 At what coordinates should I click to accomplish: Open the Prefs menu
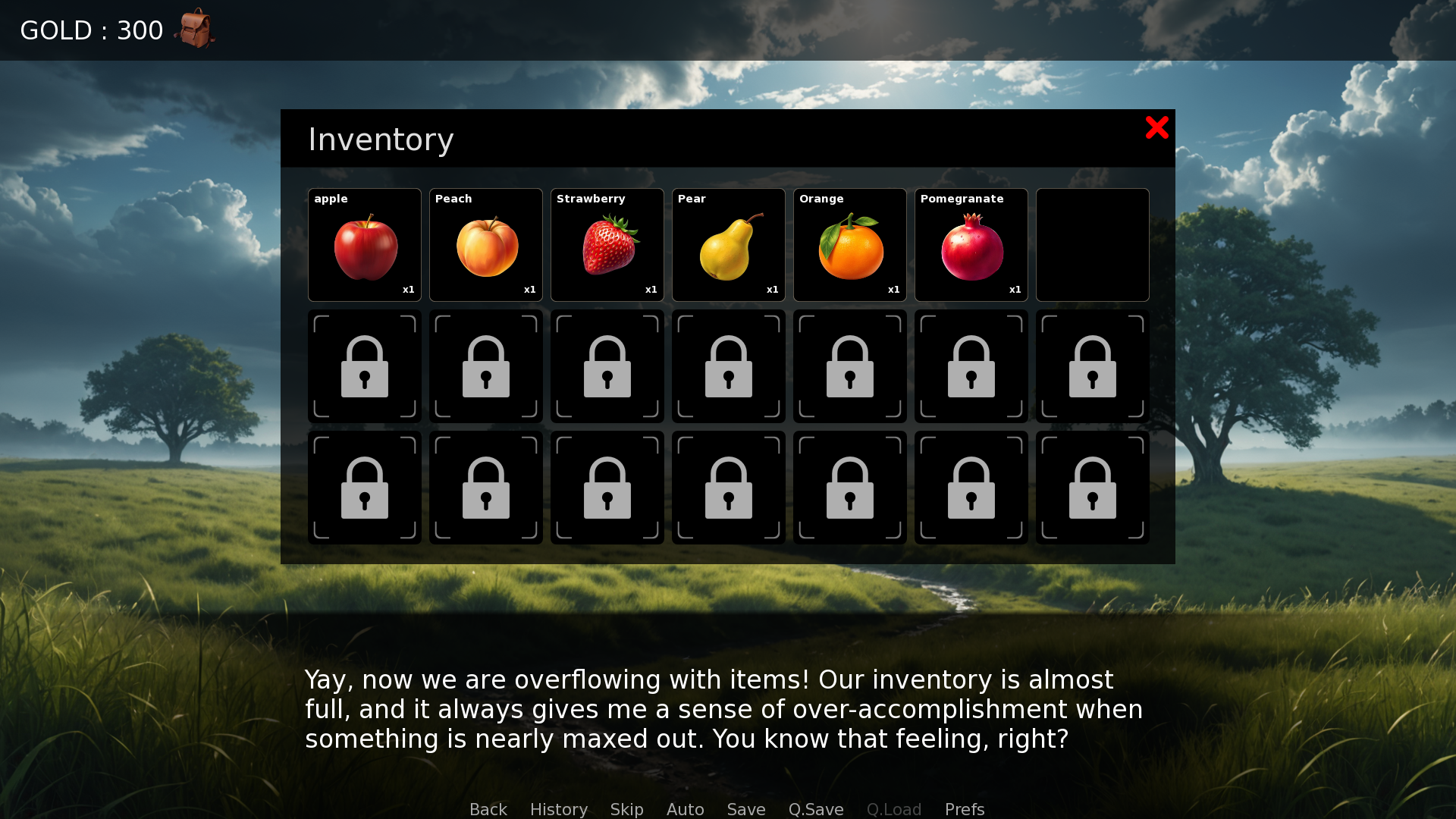[x=964, y=809]
